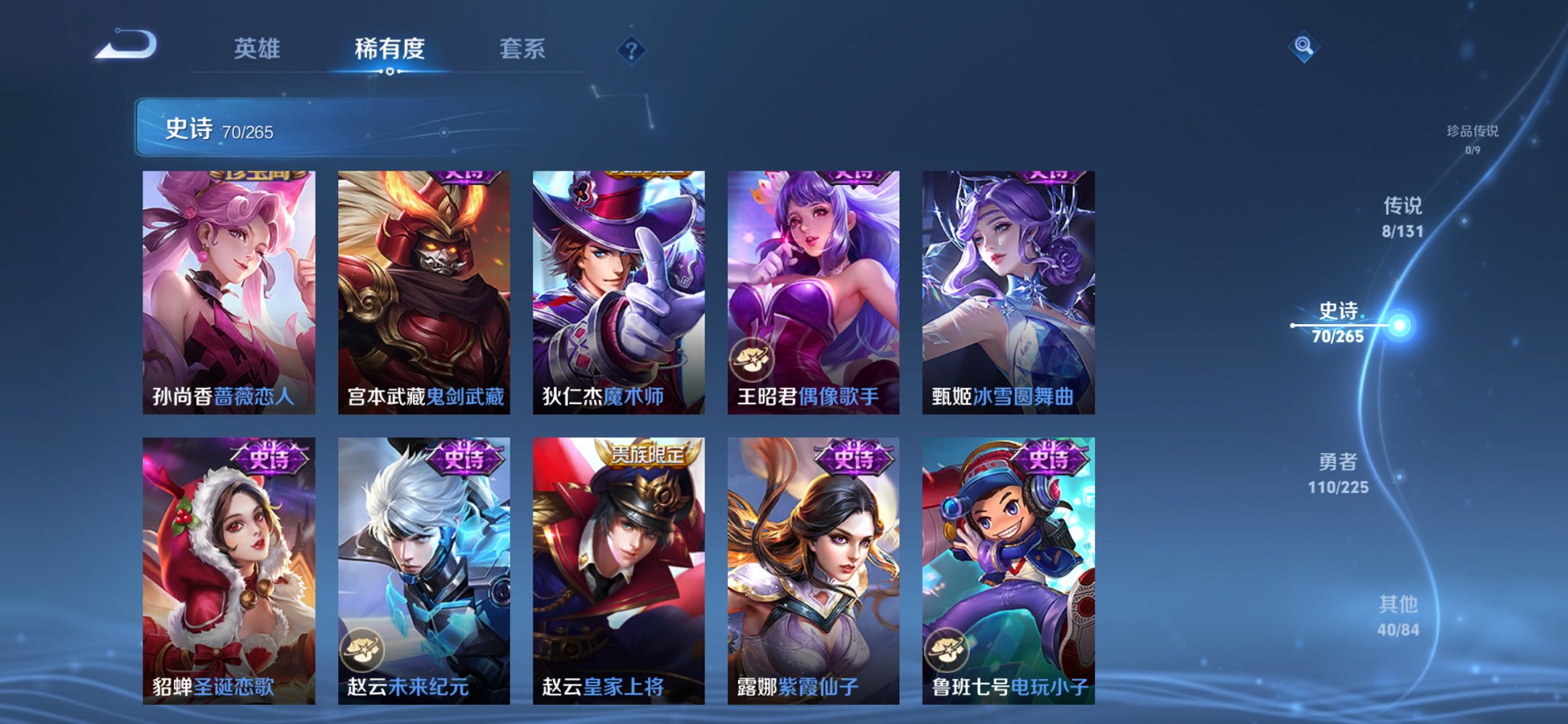
Task: Click the help question mark icon
Action: pos(631,50)
